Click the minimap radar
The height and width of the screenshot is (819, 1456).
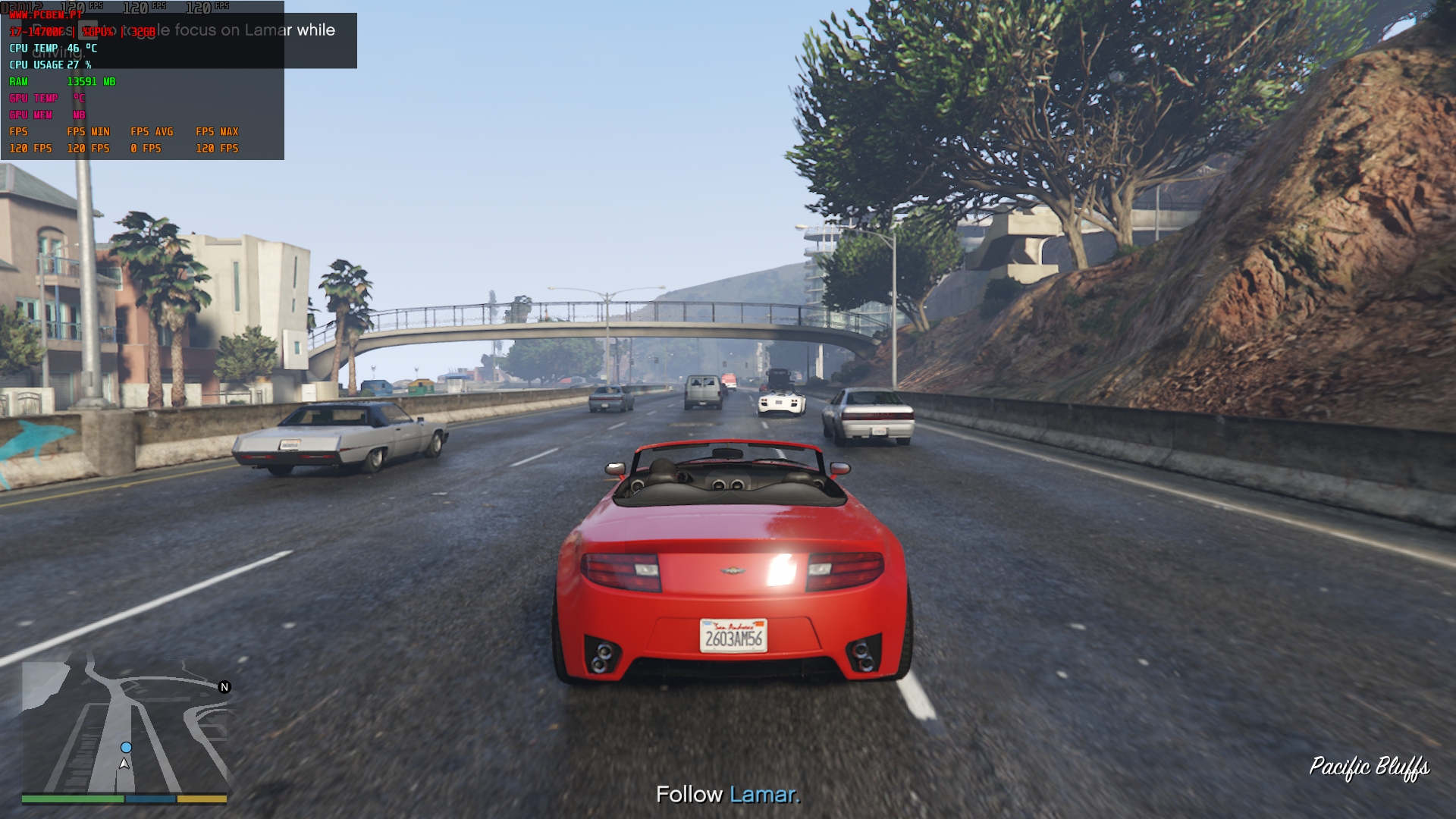tap(125, 724)
